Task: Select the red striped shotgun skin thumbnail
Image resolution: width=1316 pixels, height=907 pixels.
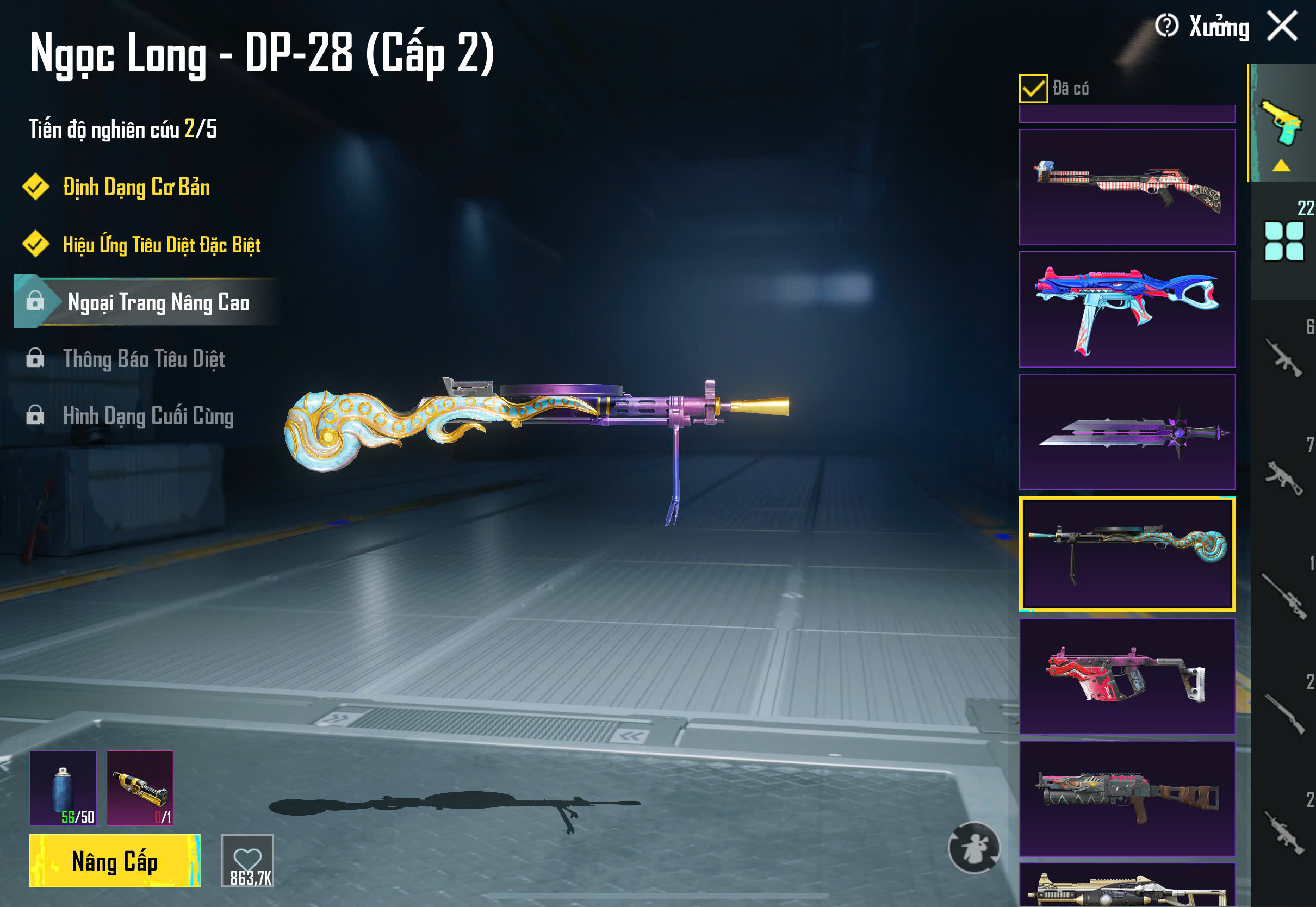Action: [1127, 187]
